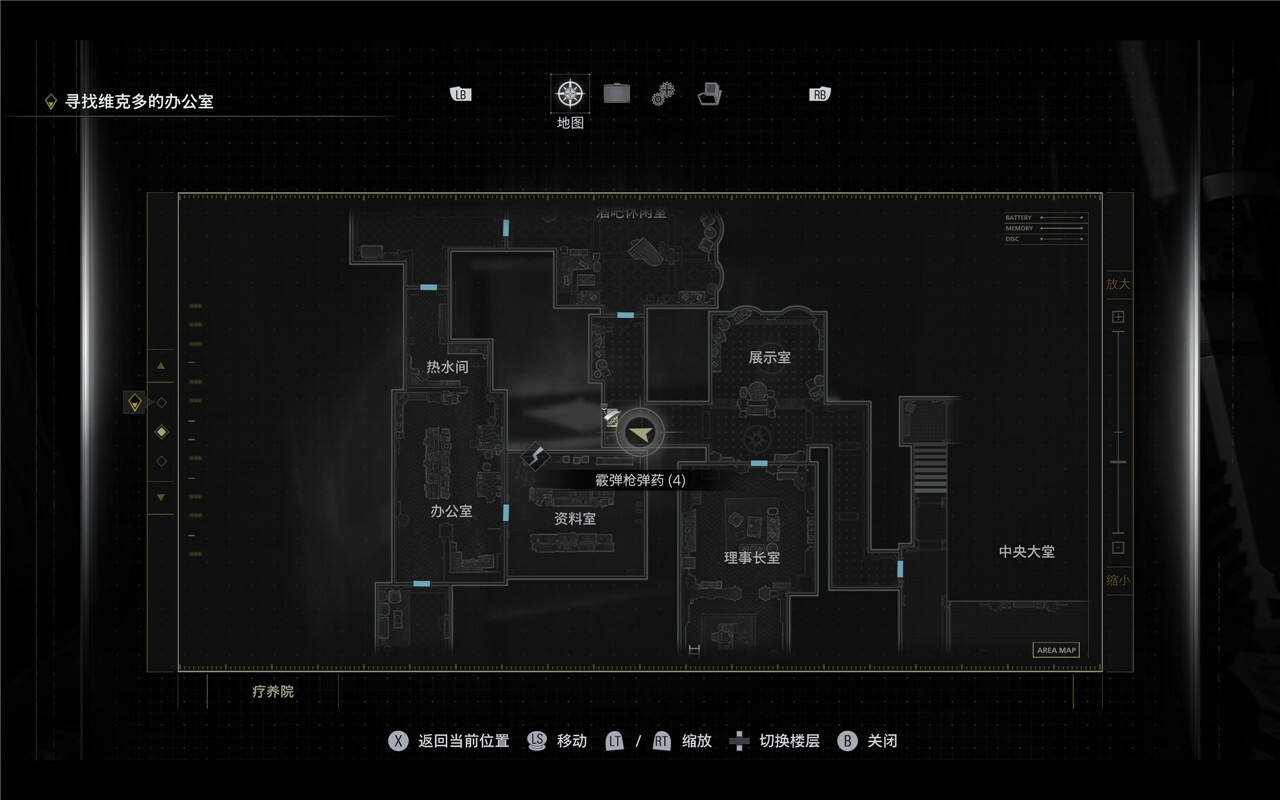Click the AREA MAP button

click(1056, 650)
